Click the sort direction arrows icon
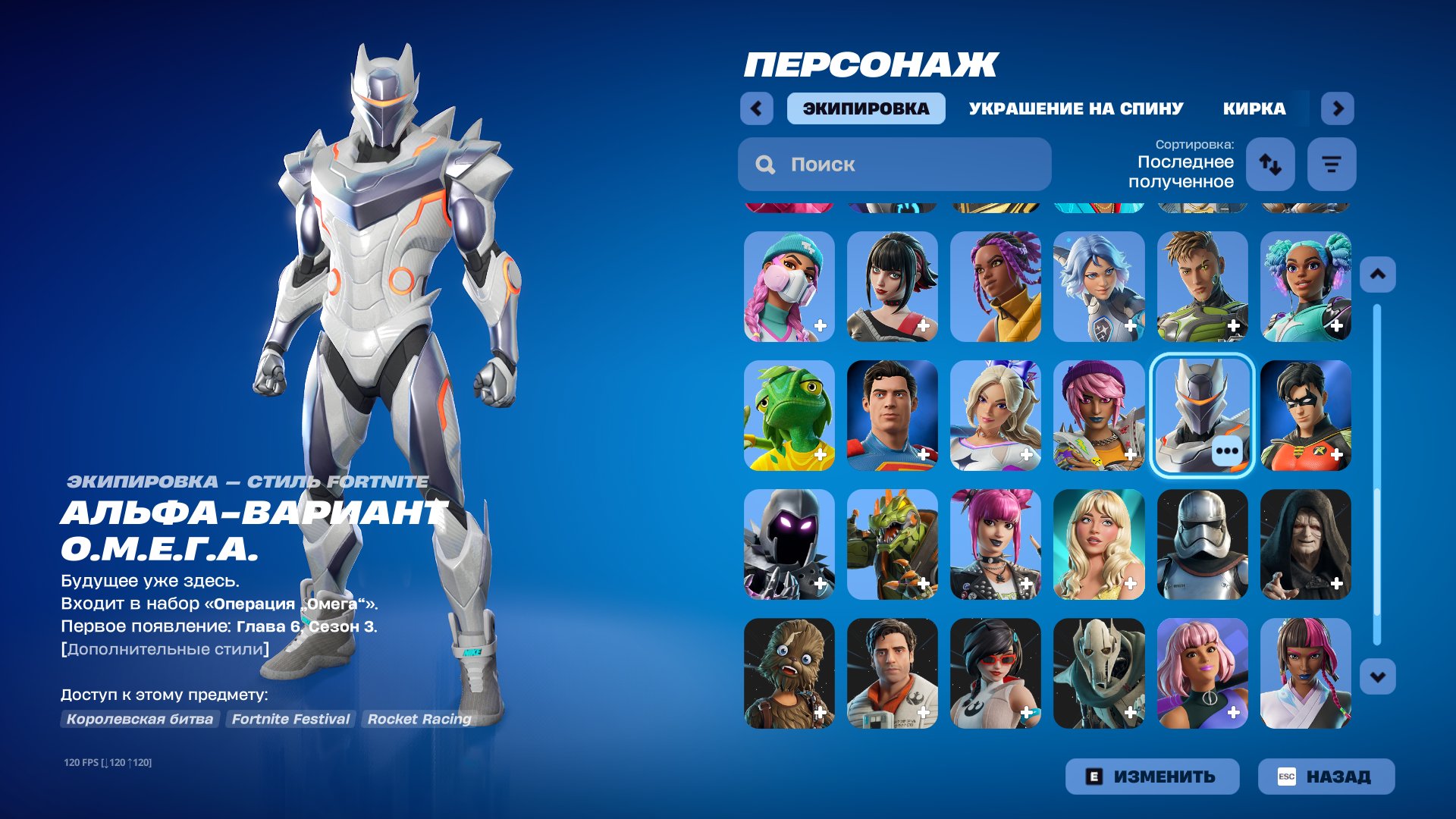 (1270, 164)
